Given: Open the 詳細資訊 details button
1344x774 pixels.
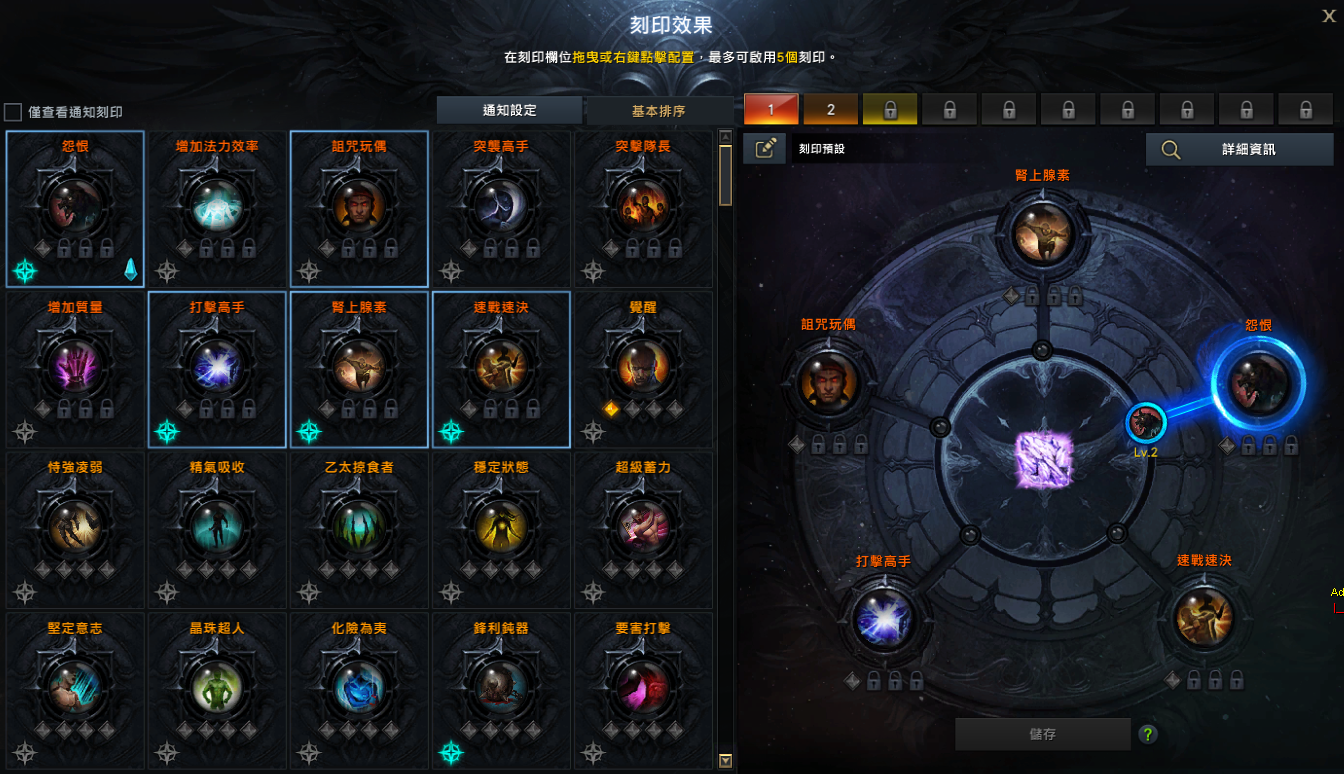Looking at the screenshot, I should tap(1240, 150).
